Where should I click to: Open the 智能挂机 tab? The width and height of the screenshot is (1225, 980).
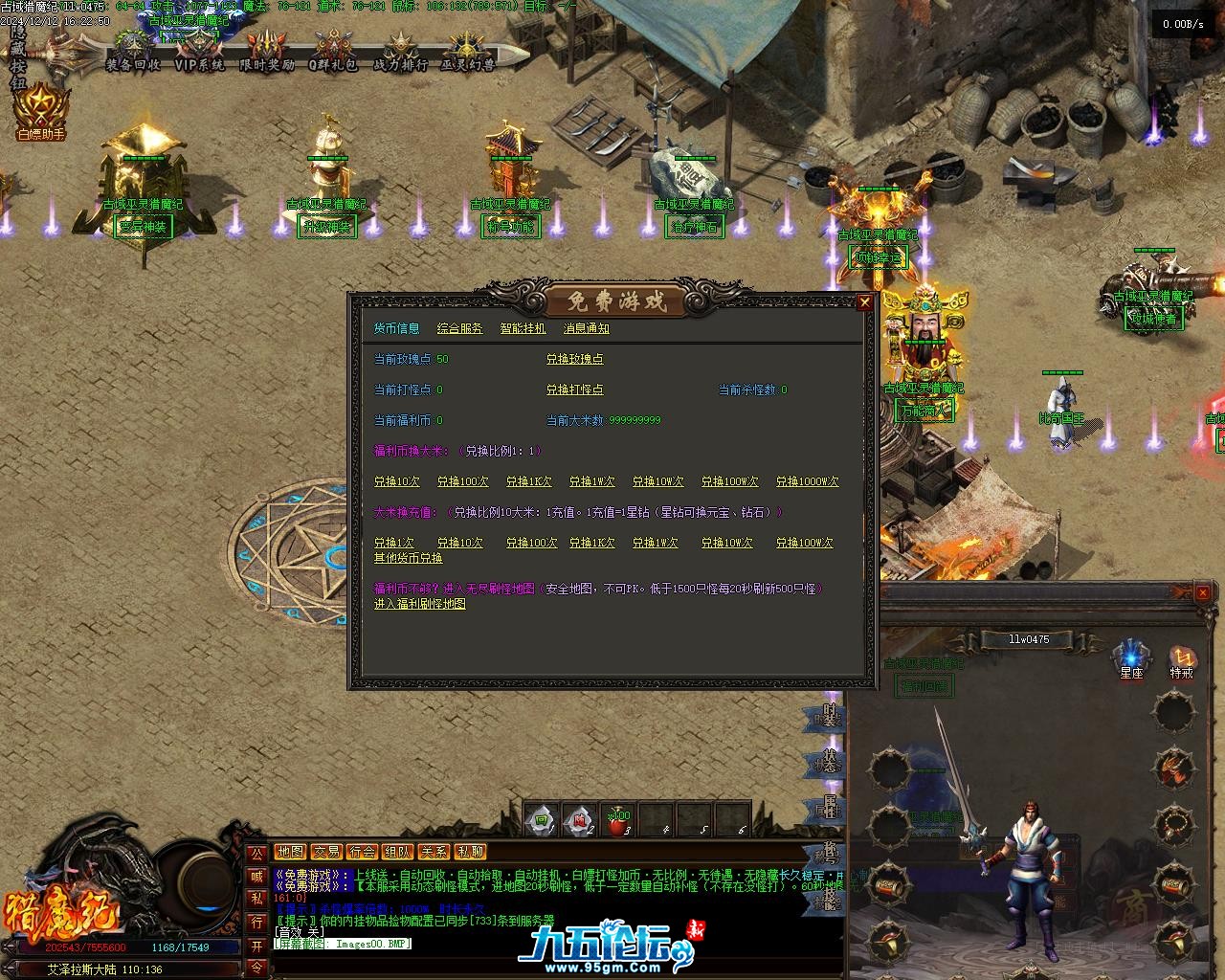pyautogui.click(x=523, y=328)
